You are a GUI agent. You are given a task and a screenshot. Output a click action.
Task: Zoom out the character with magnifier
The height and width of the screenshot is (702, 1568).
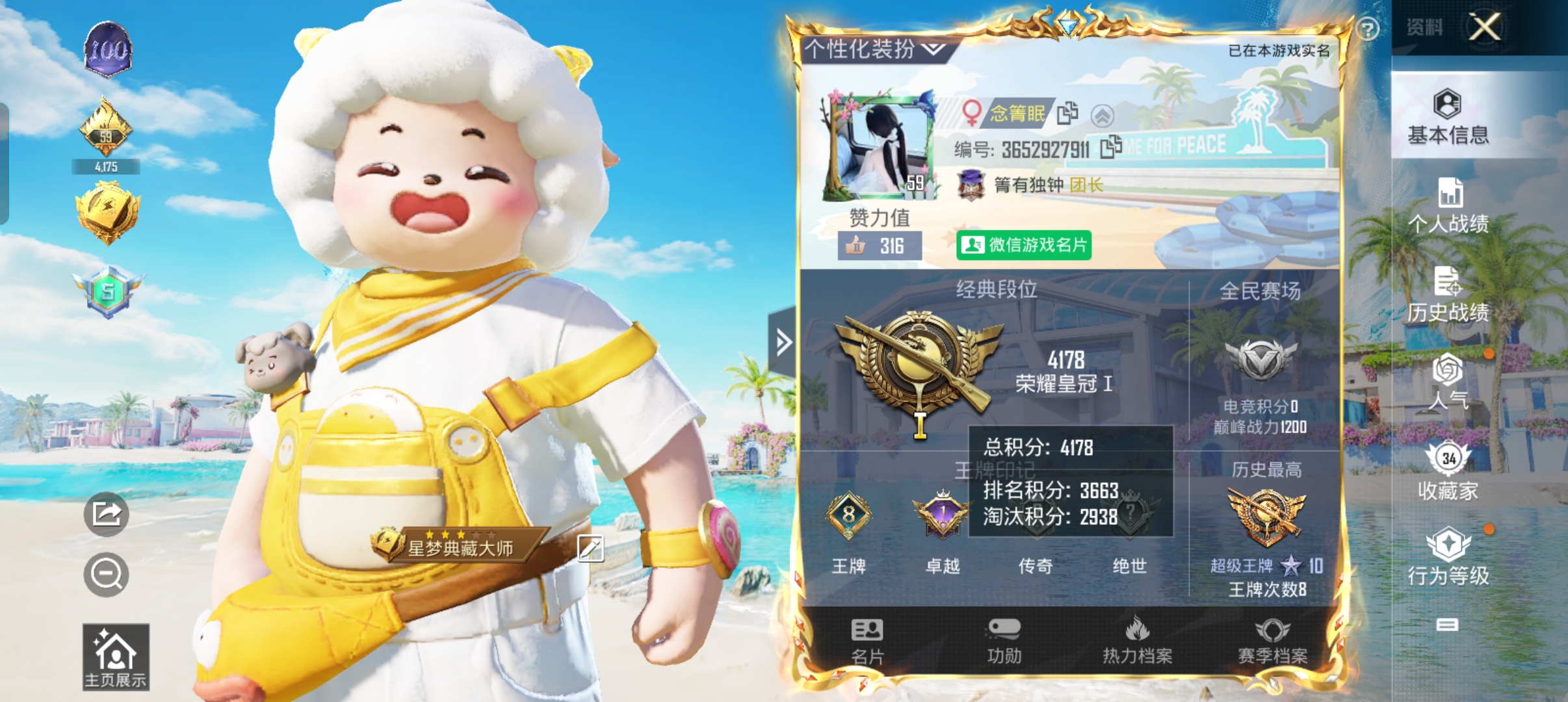coord(106,575)
